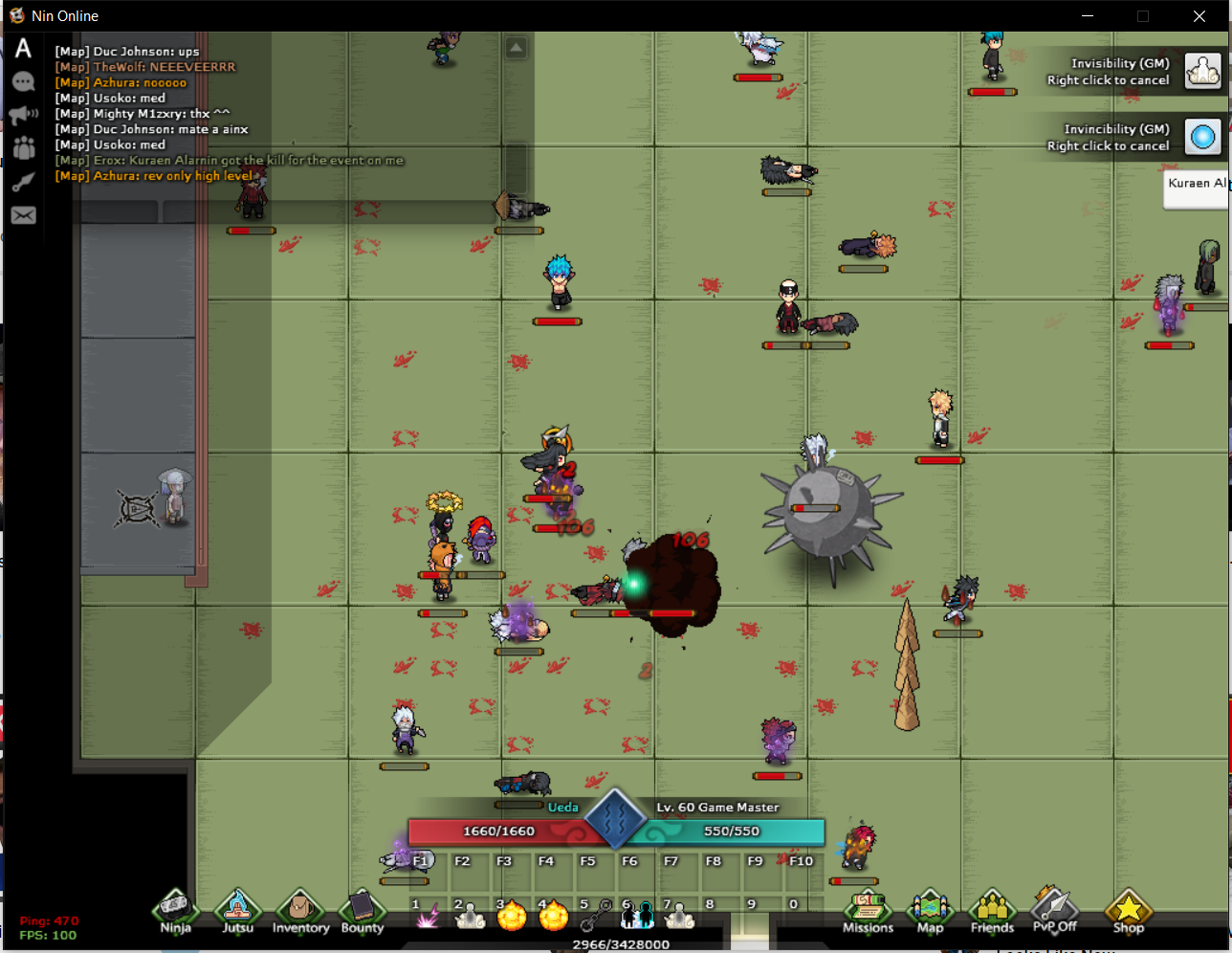Show the world Map
Image resolution: width=1232 pixels, height=953 pixels.
click(x=930, y=911)
